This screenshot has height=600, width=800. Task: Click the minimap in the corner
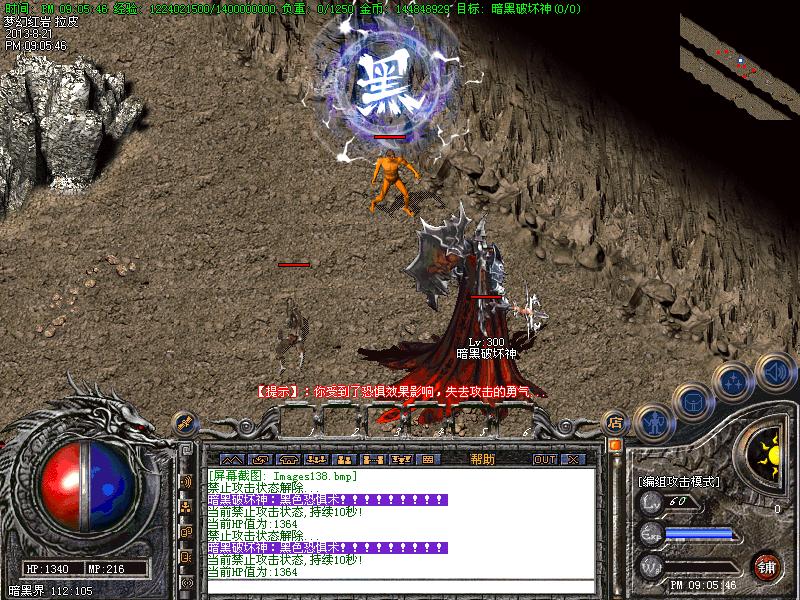[x=739, y=65]
